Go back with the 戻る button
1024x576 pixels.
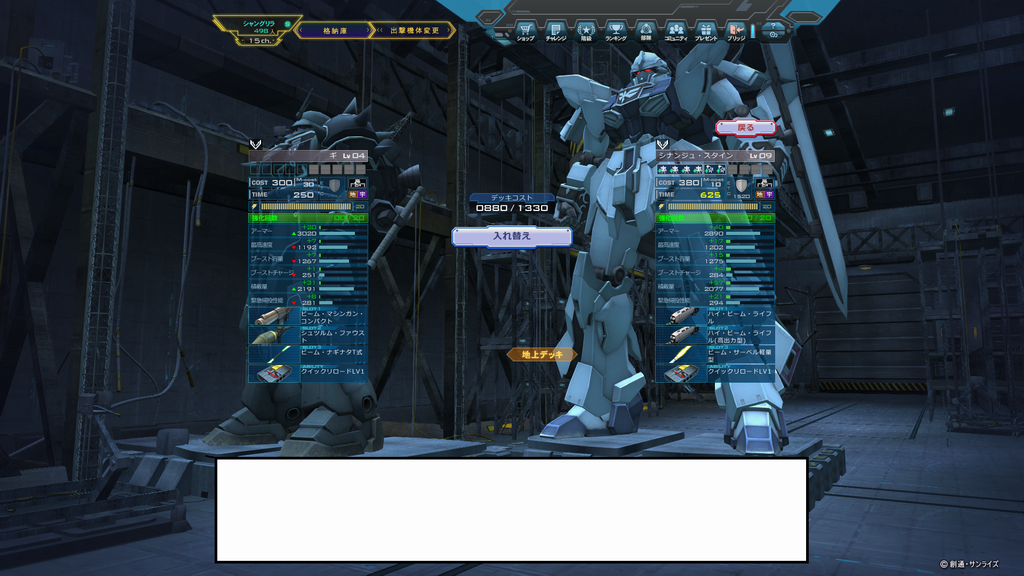coord(745,128)
